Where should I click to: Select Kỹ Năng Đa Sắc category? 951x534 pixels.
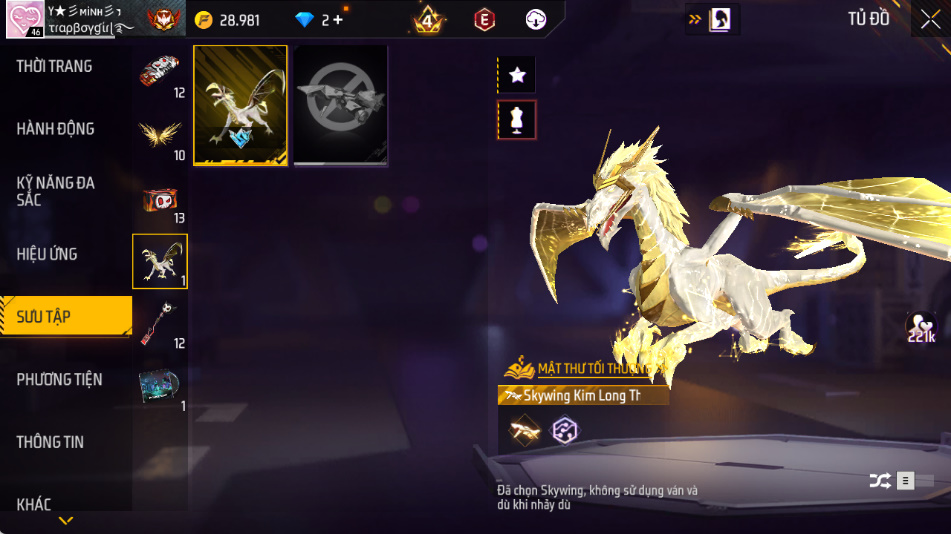pyautogui.click(x=56, y=191)
